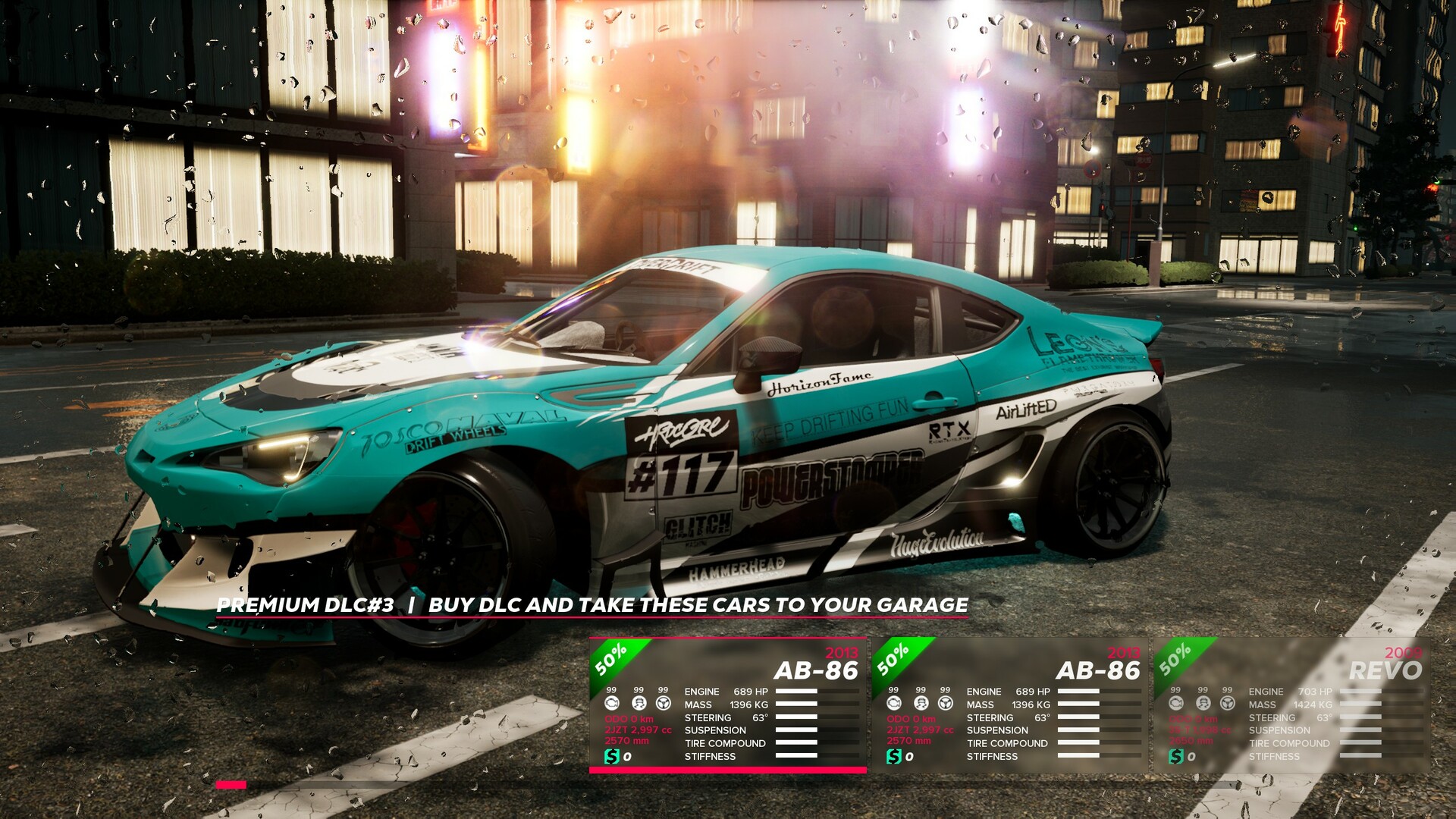Select the engine icon on the REVO card
The image size is (1456, 819).
(x=1176, y=704)
